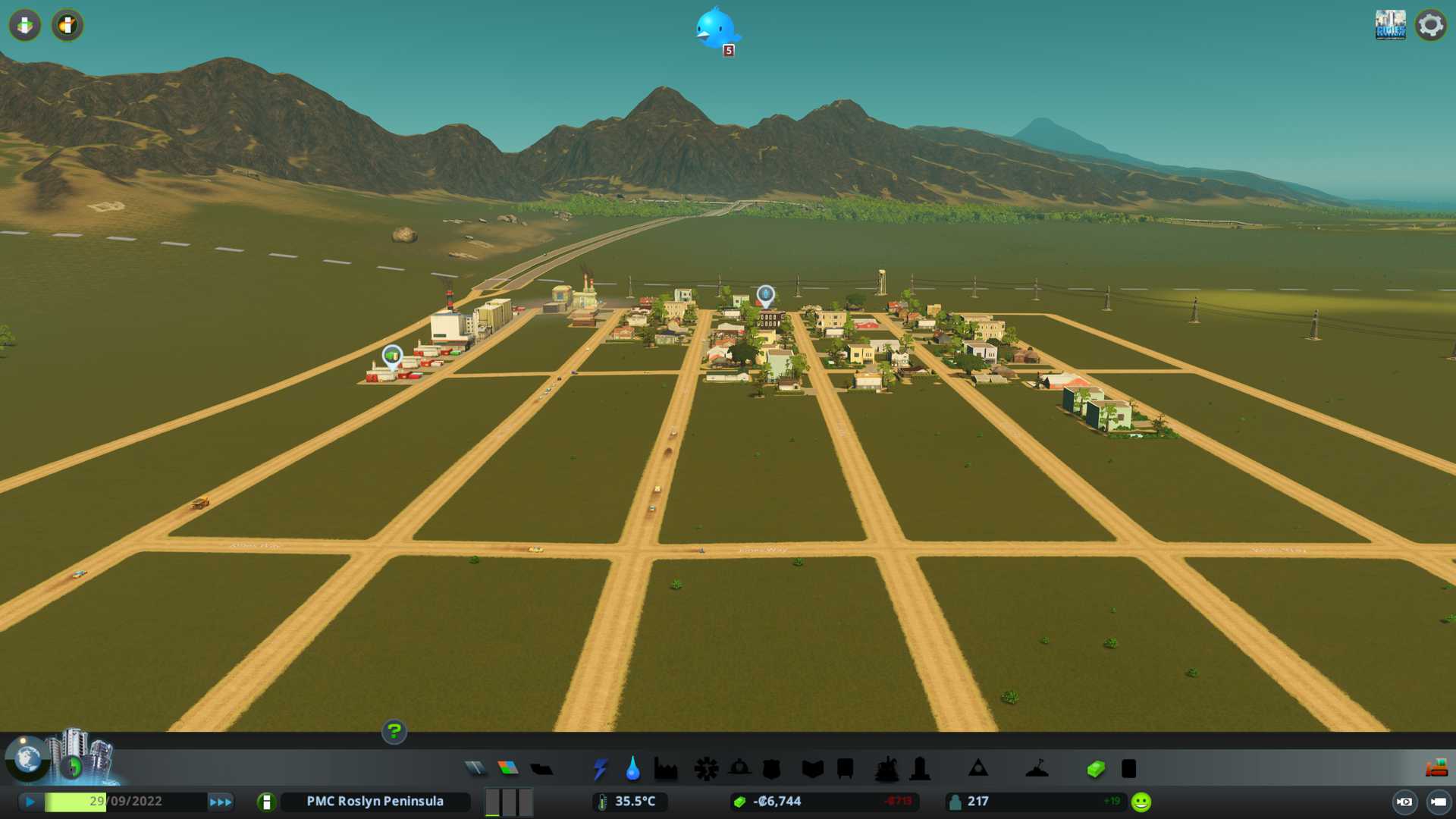Open the Economy money panel

tap(1096, 769)
